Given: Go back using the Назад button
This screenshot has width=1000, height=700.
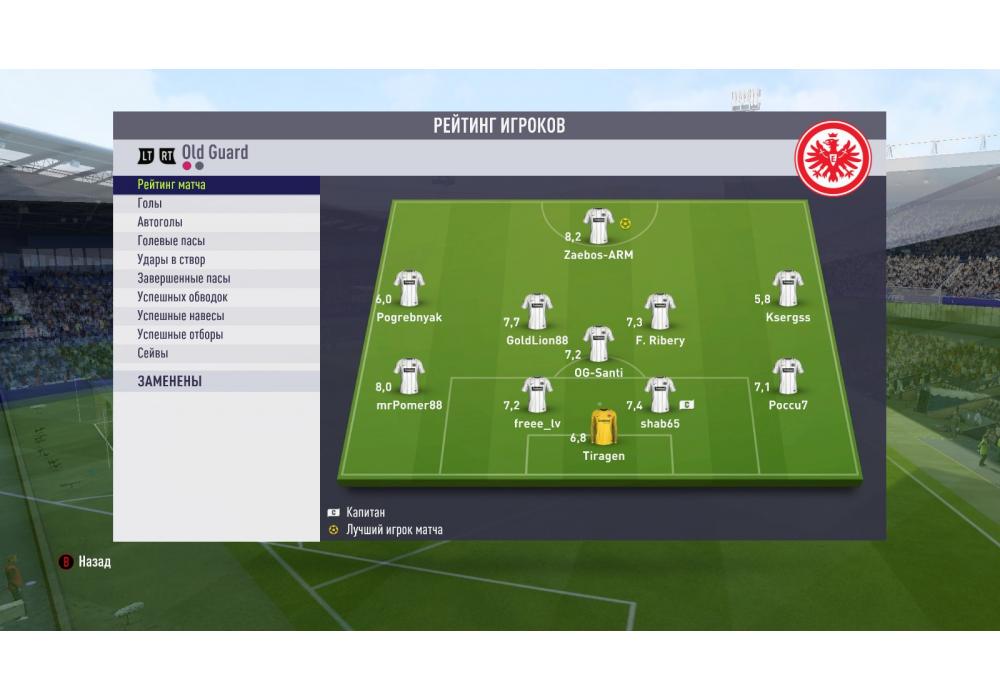Looking at the screenshot, I should (x=86, y=561).
